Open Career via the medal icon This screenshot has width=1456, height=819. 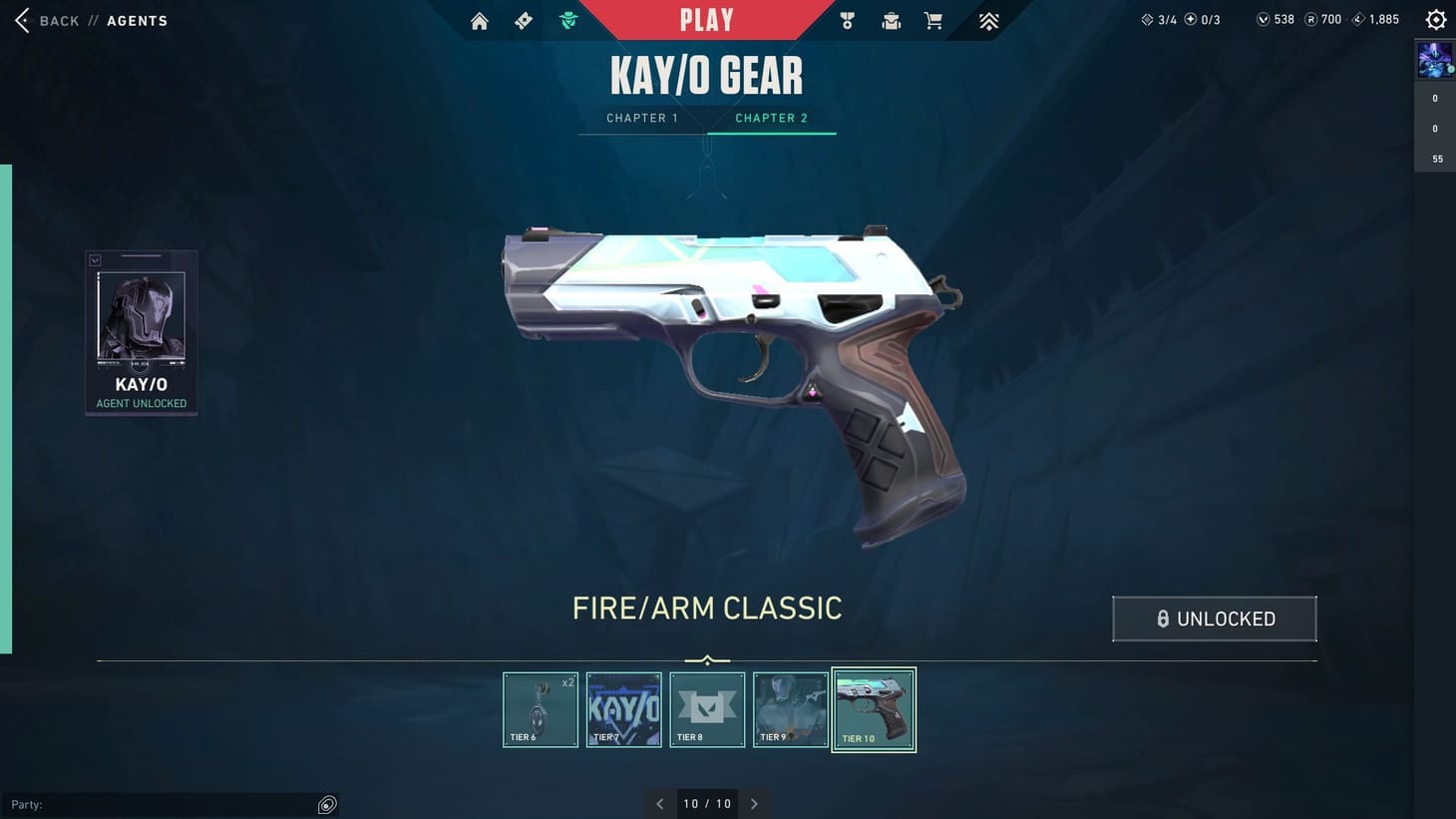click(846, 20)
